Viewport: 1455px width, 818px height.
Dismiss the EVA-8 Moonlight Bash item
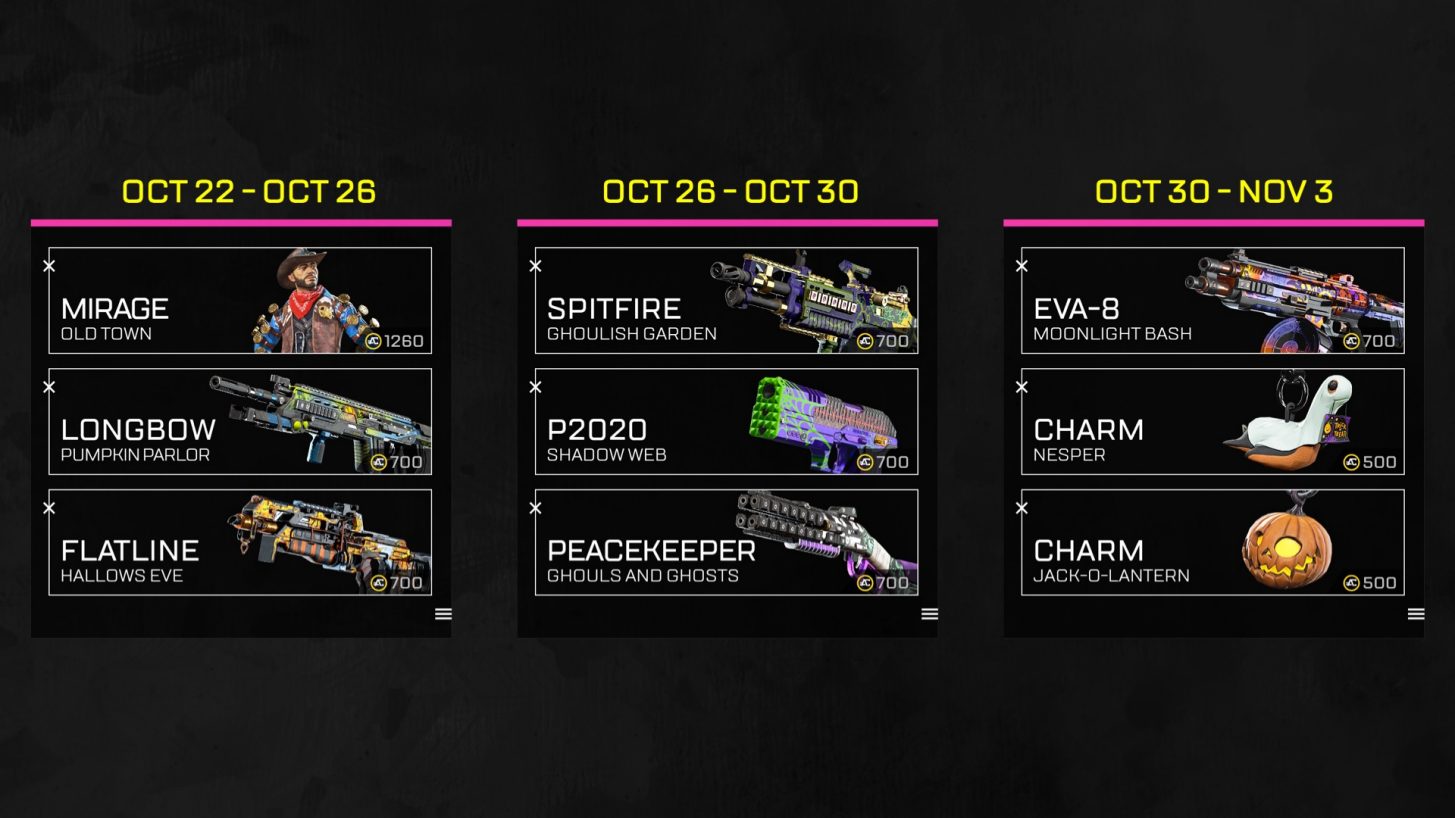pos(1022,266)
